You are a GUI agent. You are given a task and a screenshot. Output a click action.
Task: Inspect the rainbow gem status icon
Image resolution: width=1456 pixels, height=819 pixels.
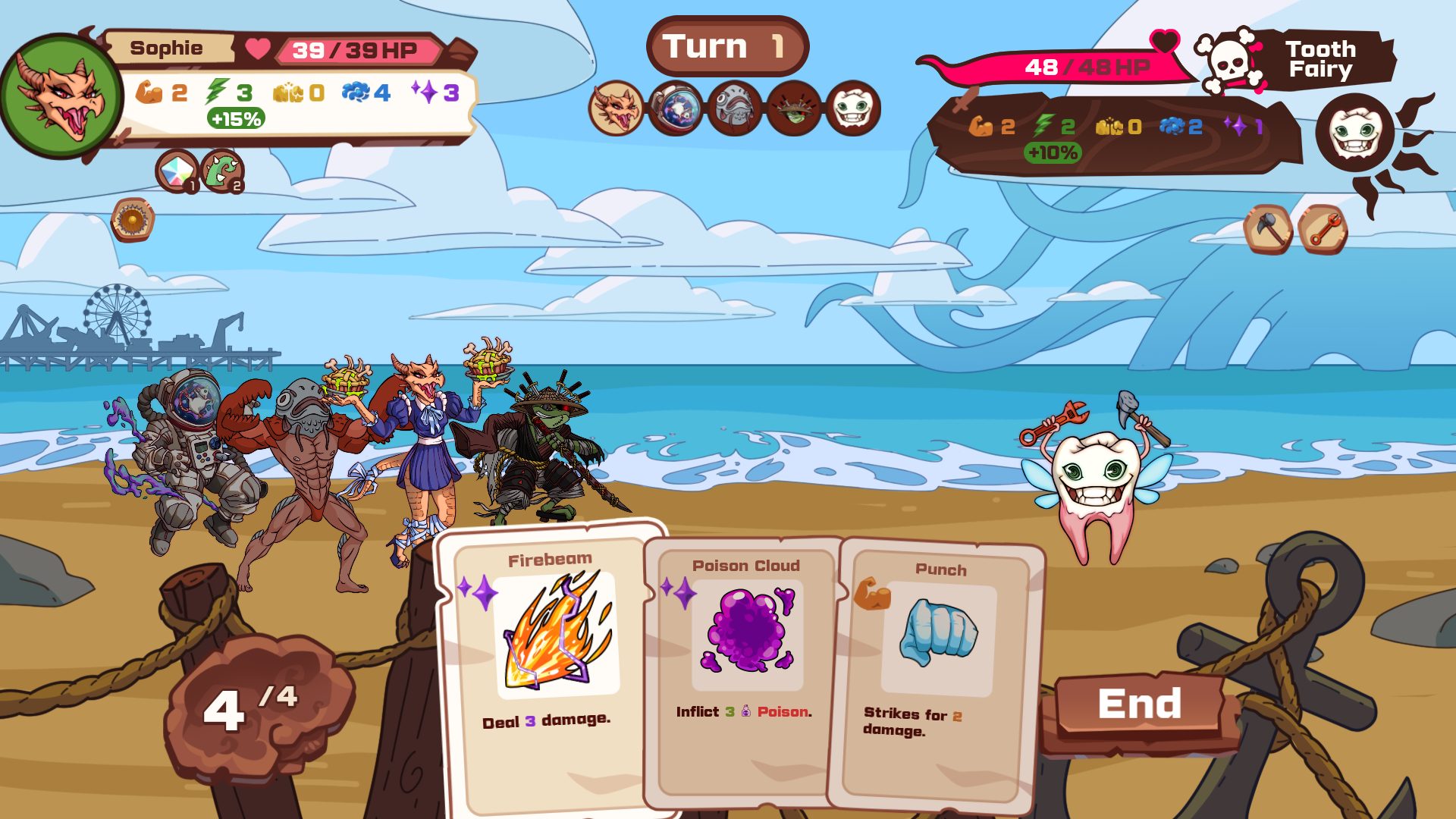(x=177, y=170)
